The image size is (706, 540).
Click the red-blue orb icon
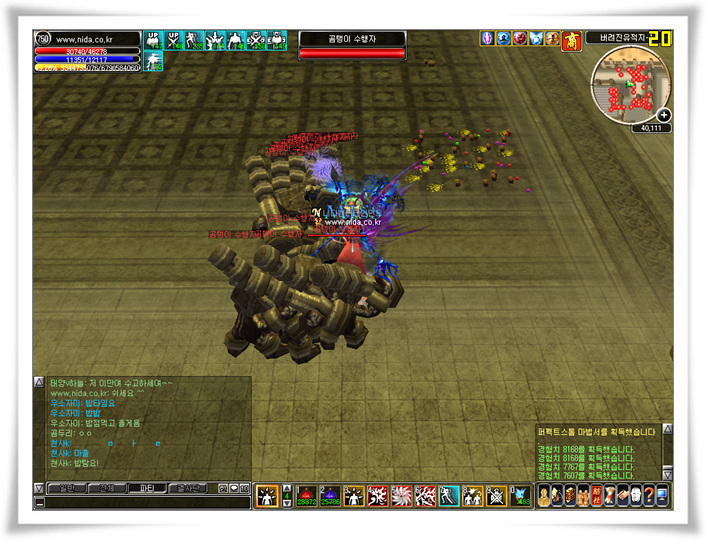tap(520, 38)
